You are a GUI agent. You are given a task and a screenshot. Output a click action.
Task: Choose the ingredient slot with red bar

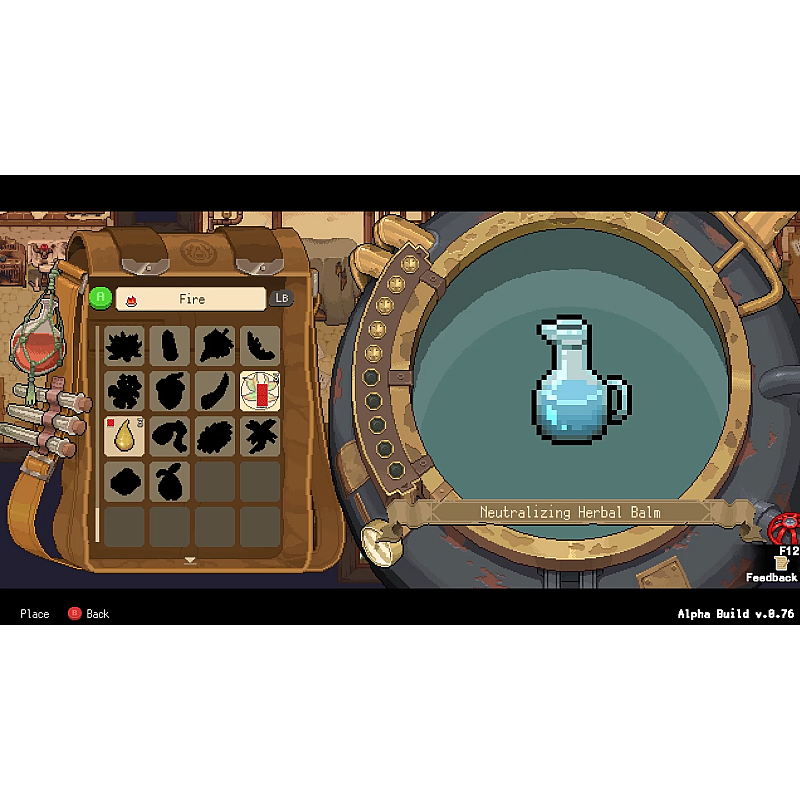click(x=260, y=391)
